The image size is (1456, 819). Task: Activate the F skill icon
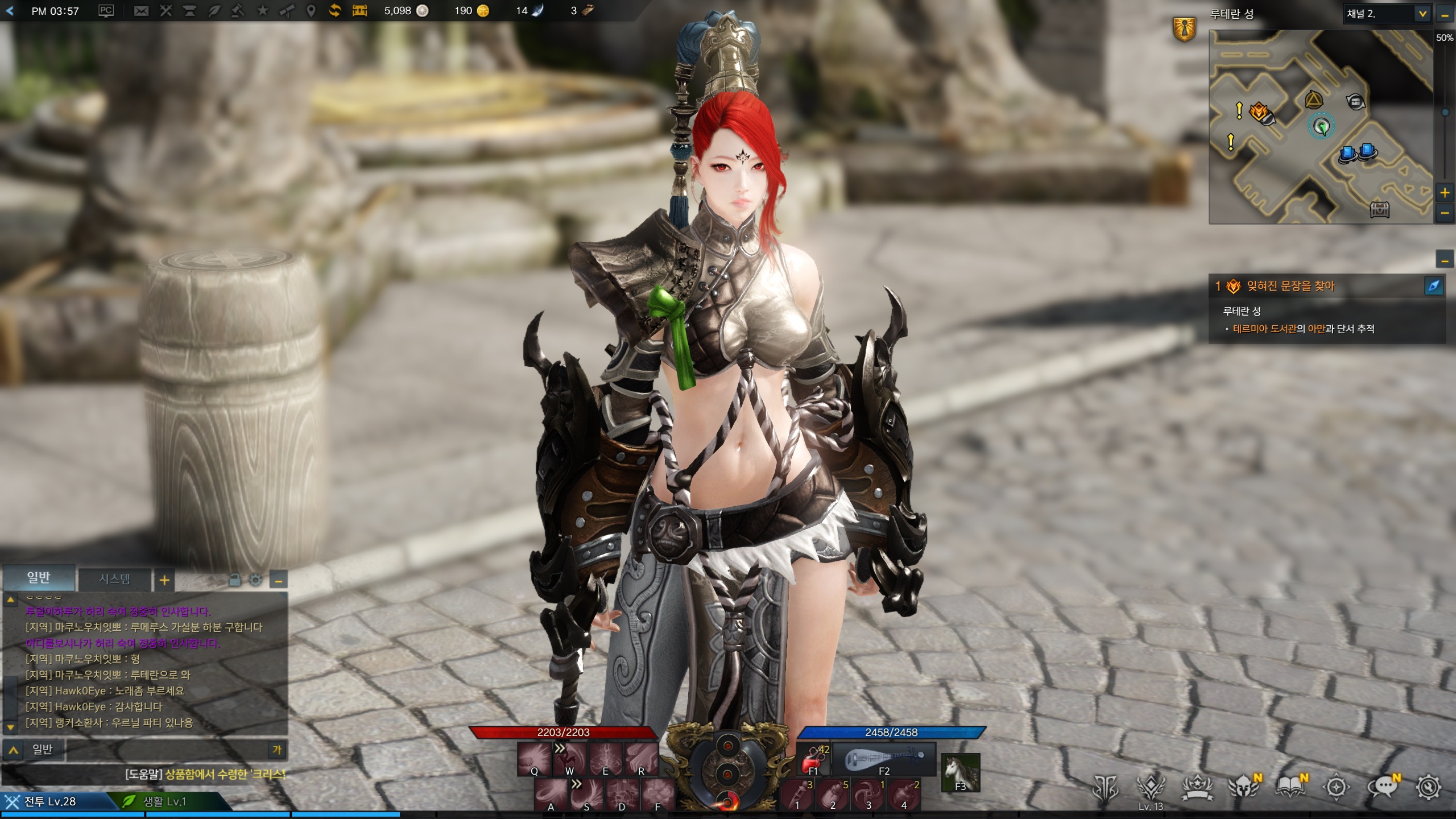(x=658, y=795)
